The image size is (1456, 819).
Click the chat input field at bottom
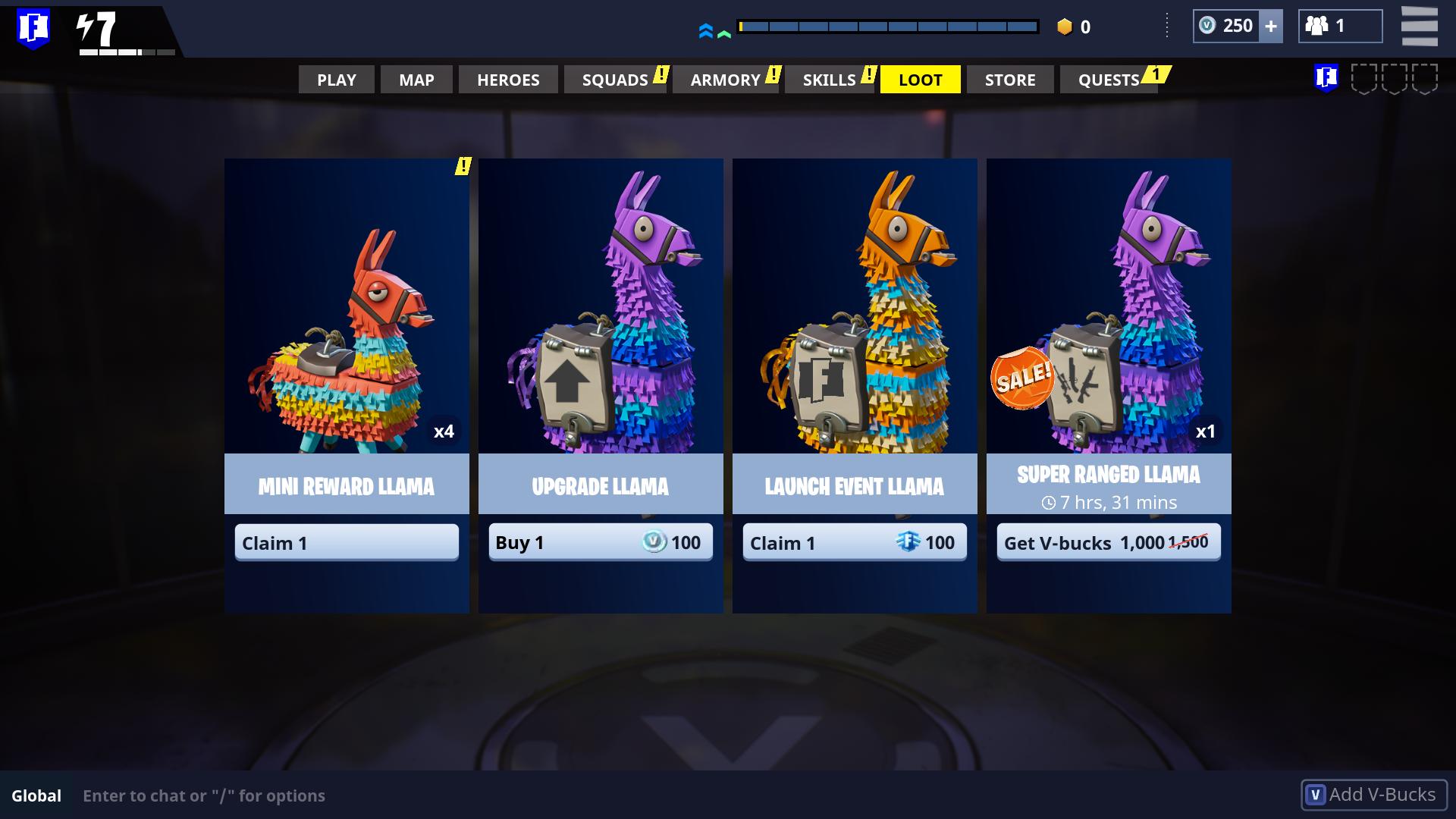303,795
